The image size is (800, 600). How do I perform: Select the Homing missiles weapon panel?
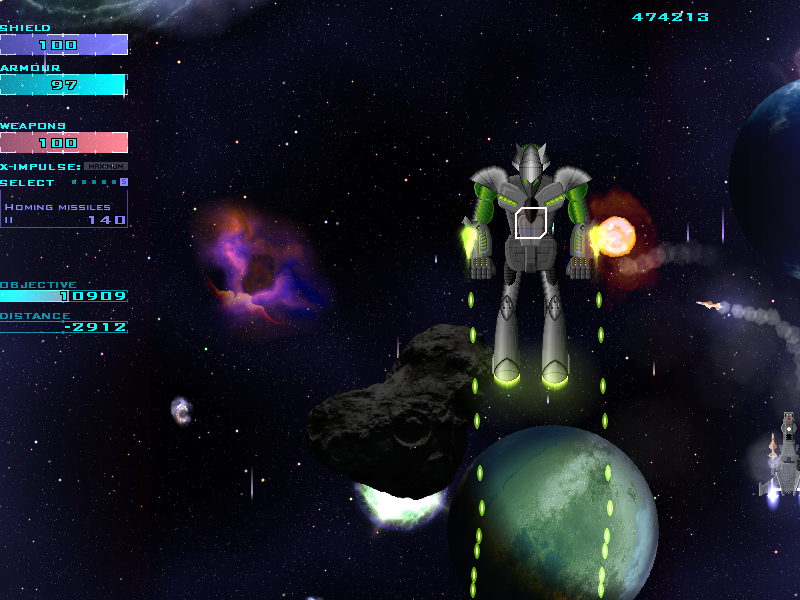(64, 208)
